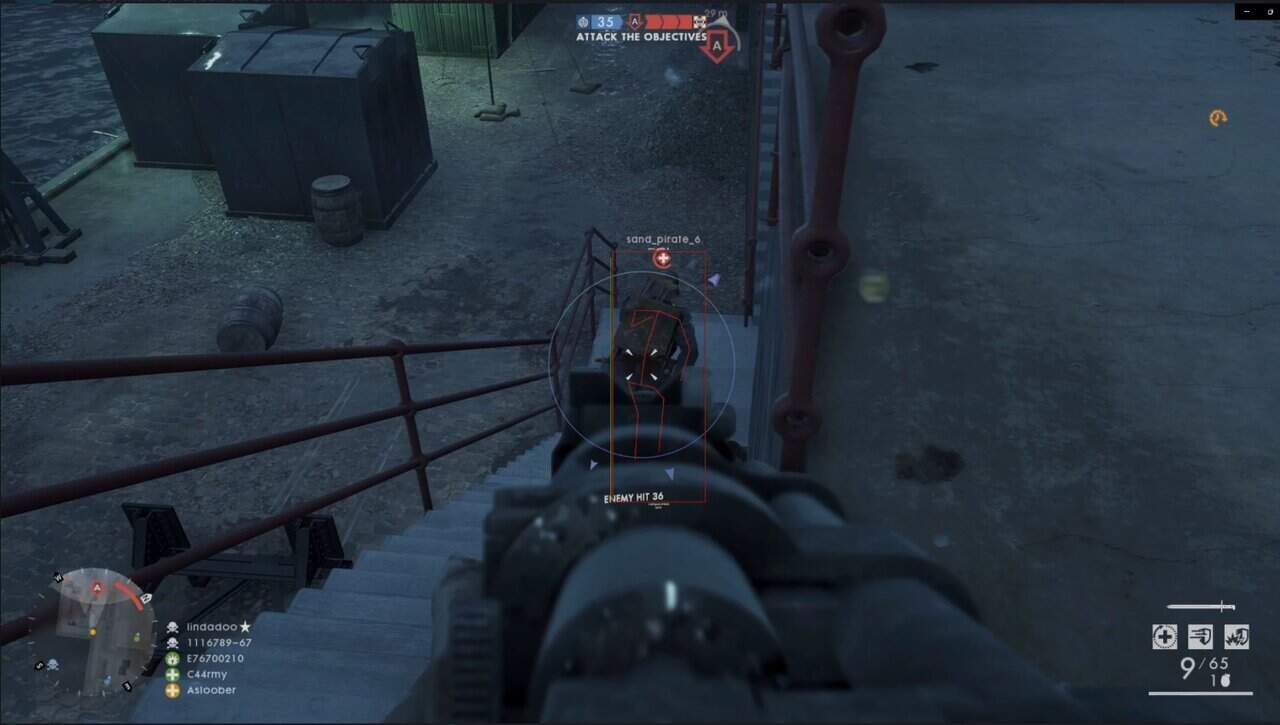This screenshot has height=725, width=1280.
Task: Click the objective A marker on minimap
Action: [97, 589]
